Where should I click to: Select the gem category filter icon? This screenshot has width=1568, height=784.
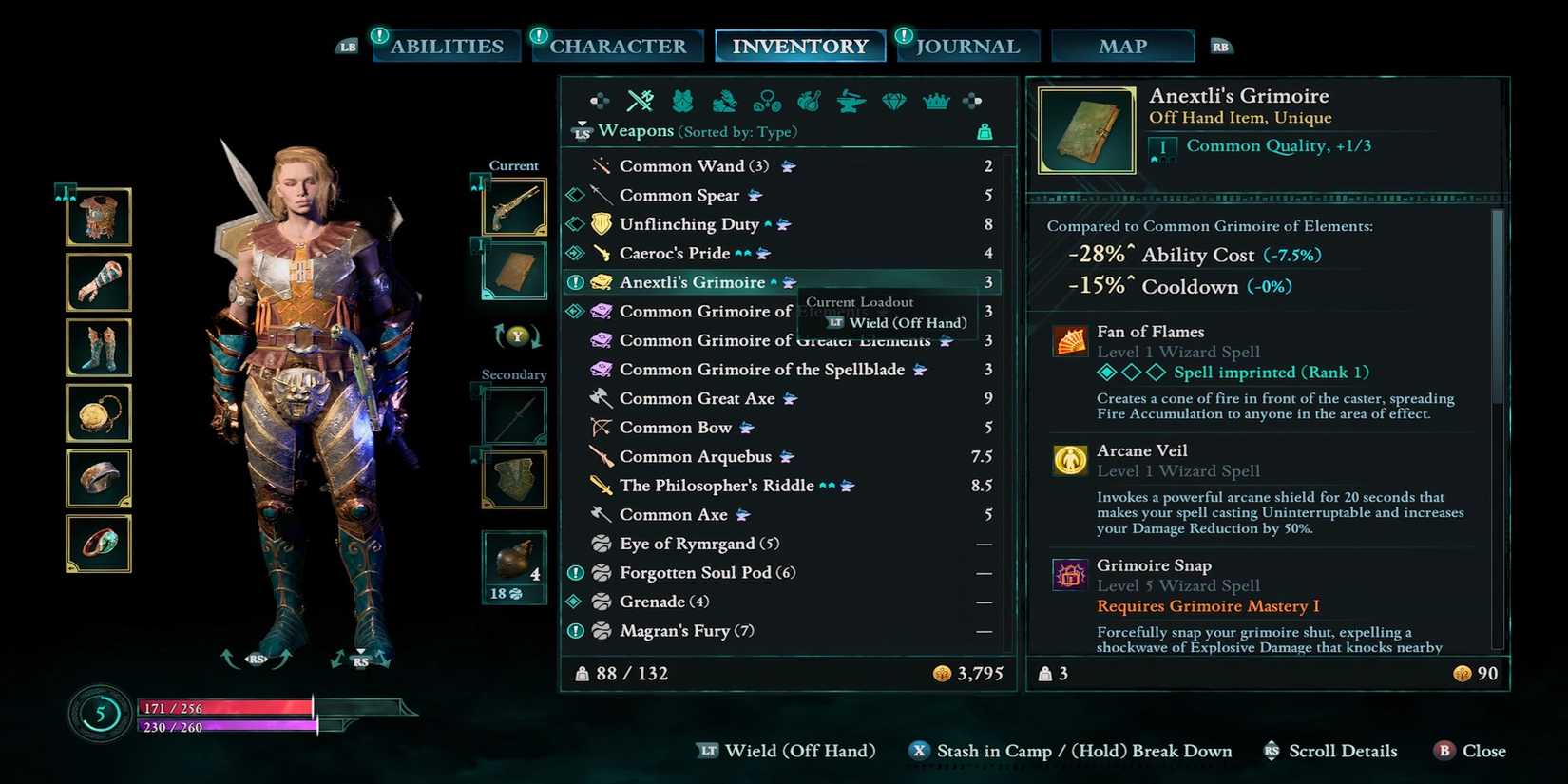(x=894, y=100)
